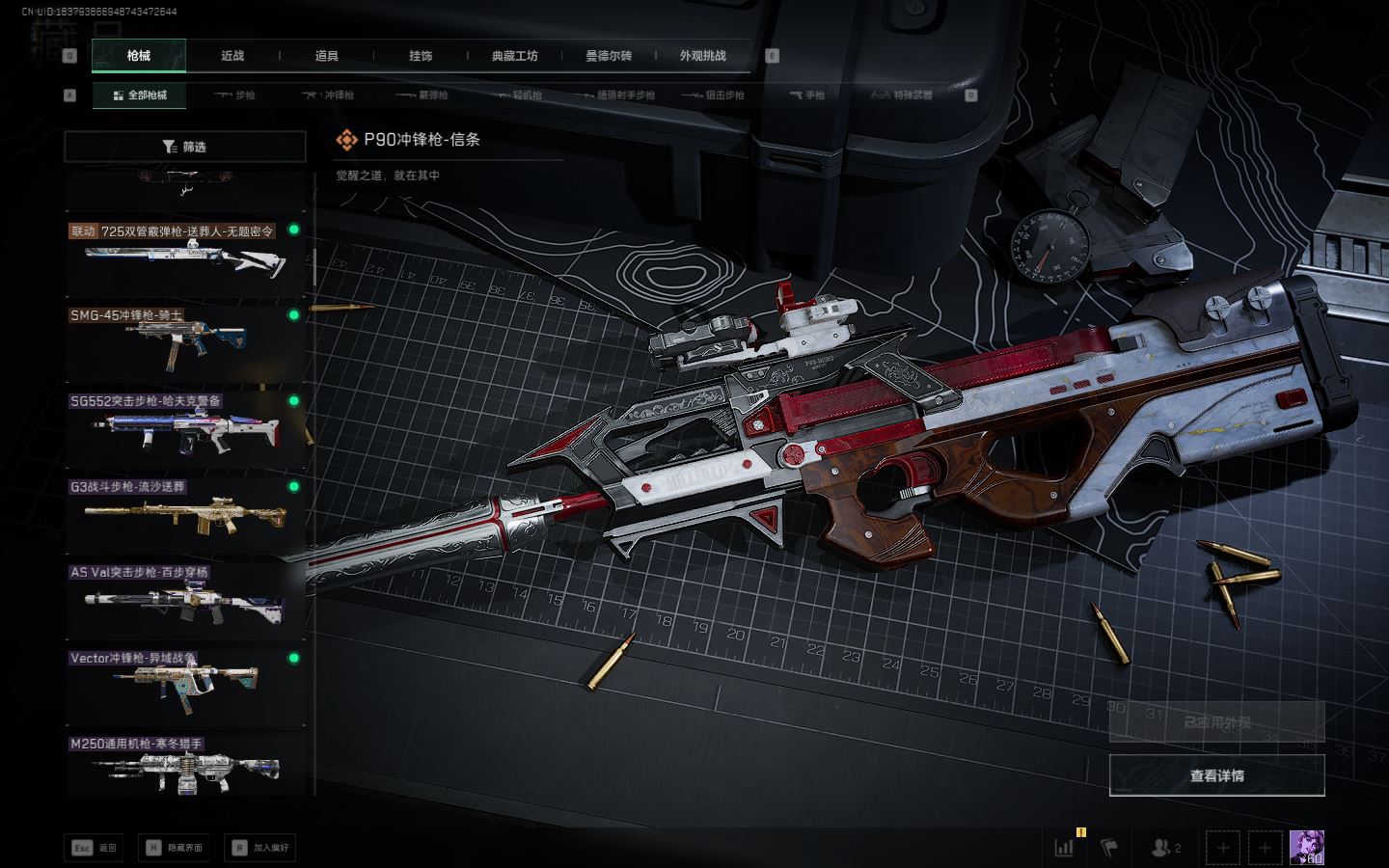Open the 曼德尔砖 tab
This screenshot has height=868, width=1389.
609,56
